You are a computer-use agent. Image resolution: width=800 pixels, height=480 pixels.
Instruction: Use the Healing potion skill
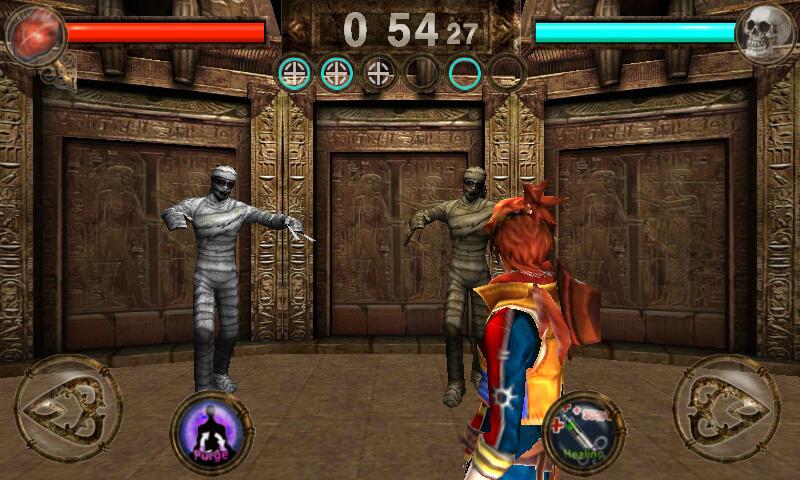pyautogui.click(x=583, y=431)
